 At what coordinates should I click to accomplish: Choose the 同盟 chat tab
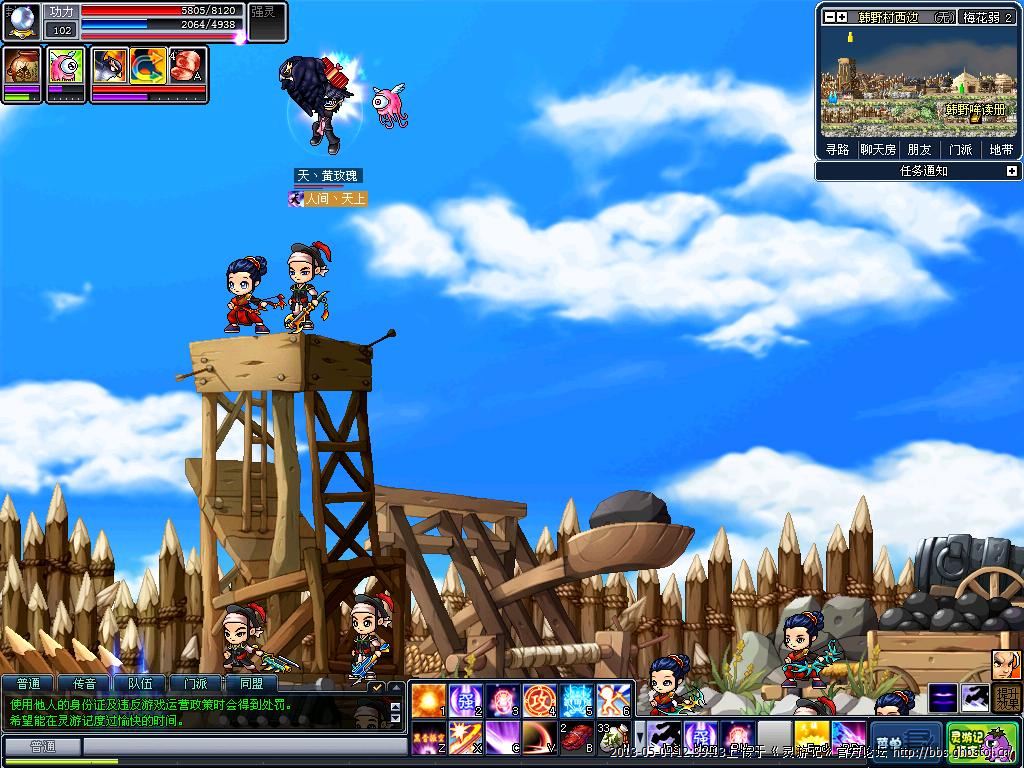click(251, 684)
